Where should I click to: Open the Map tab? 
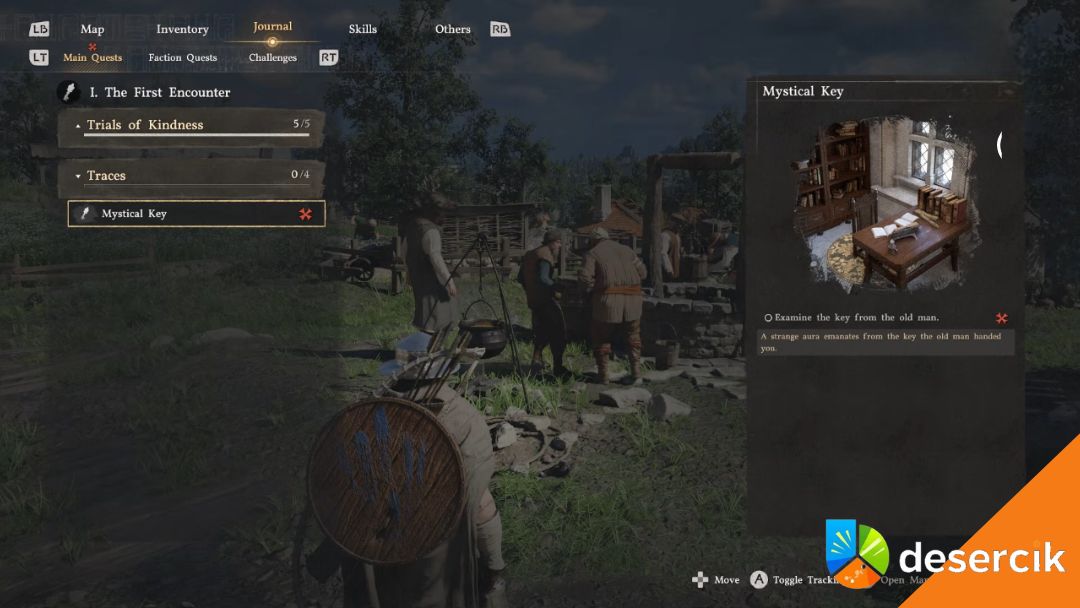point(92,29)
